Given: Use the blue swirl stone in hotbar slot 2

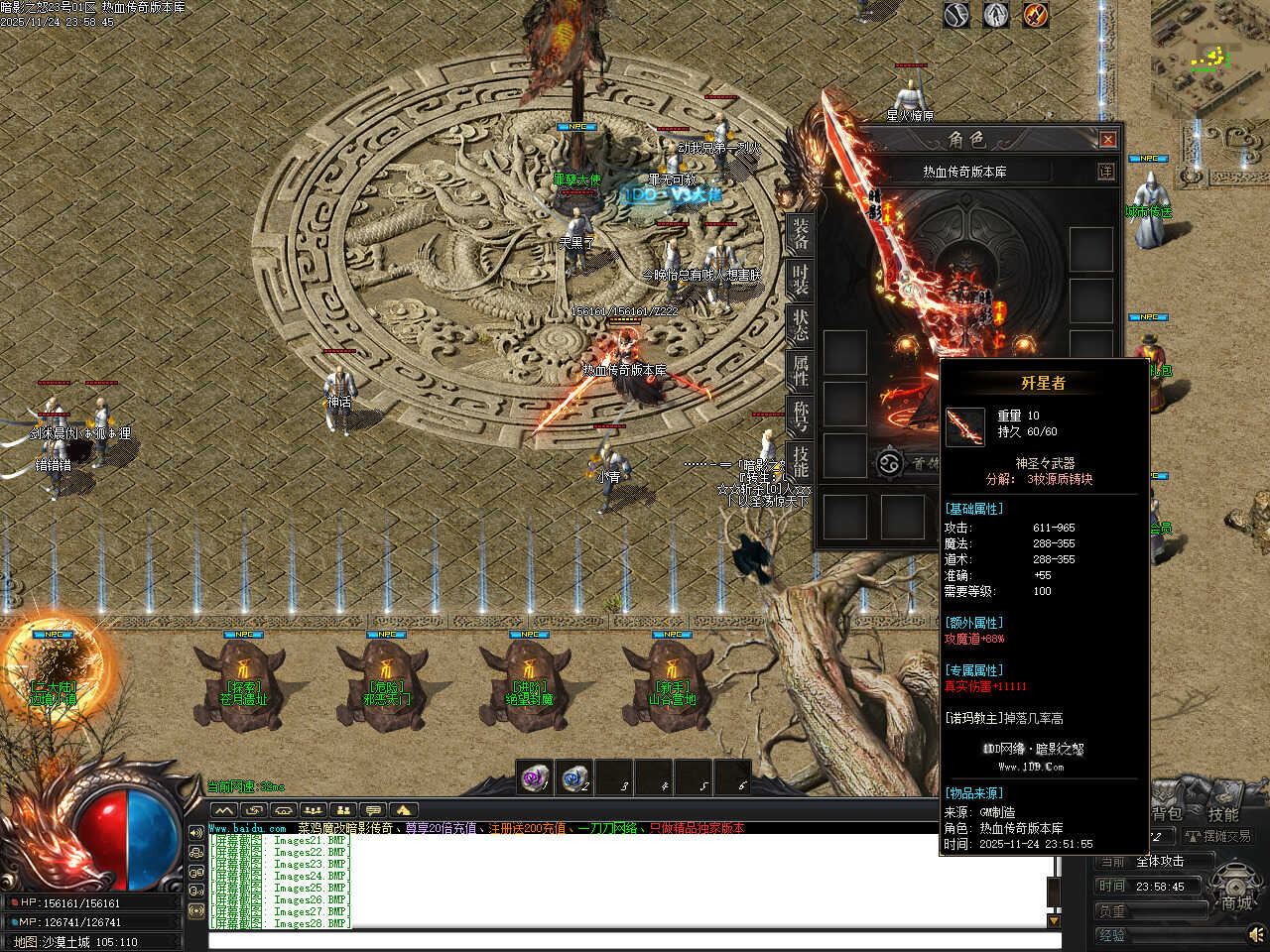Looking at the screenshot, I should [575, 778].
